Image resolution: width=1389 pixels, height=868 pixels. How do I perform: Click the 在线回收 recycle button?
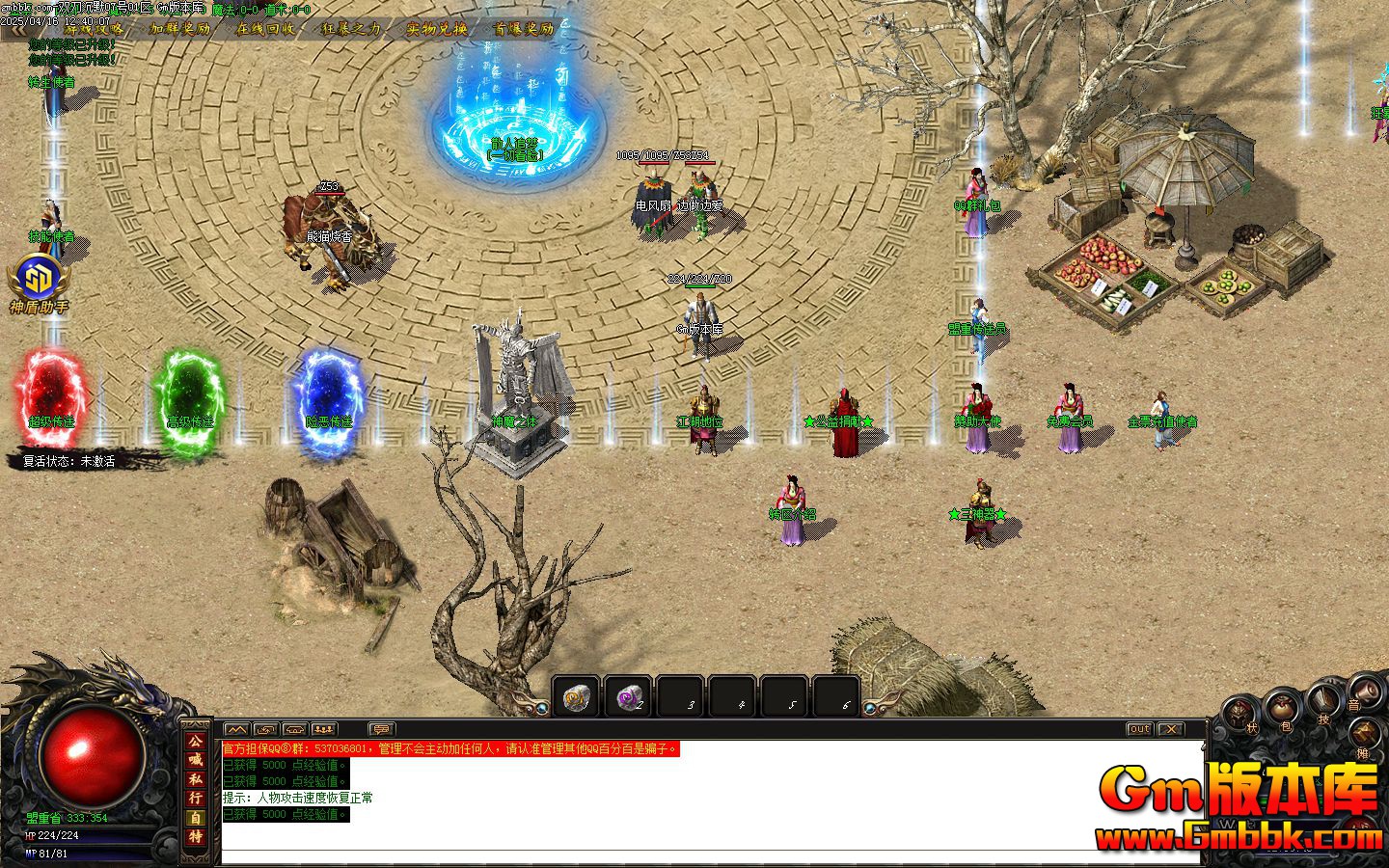pos(265,30)
